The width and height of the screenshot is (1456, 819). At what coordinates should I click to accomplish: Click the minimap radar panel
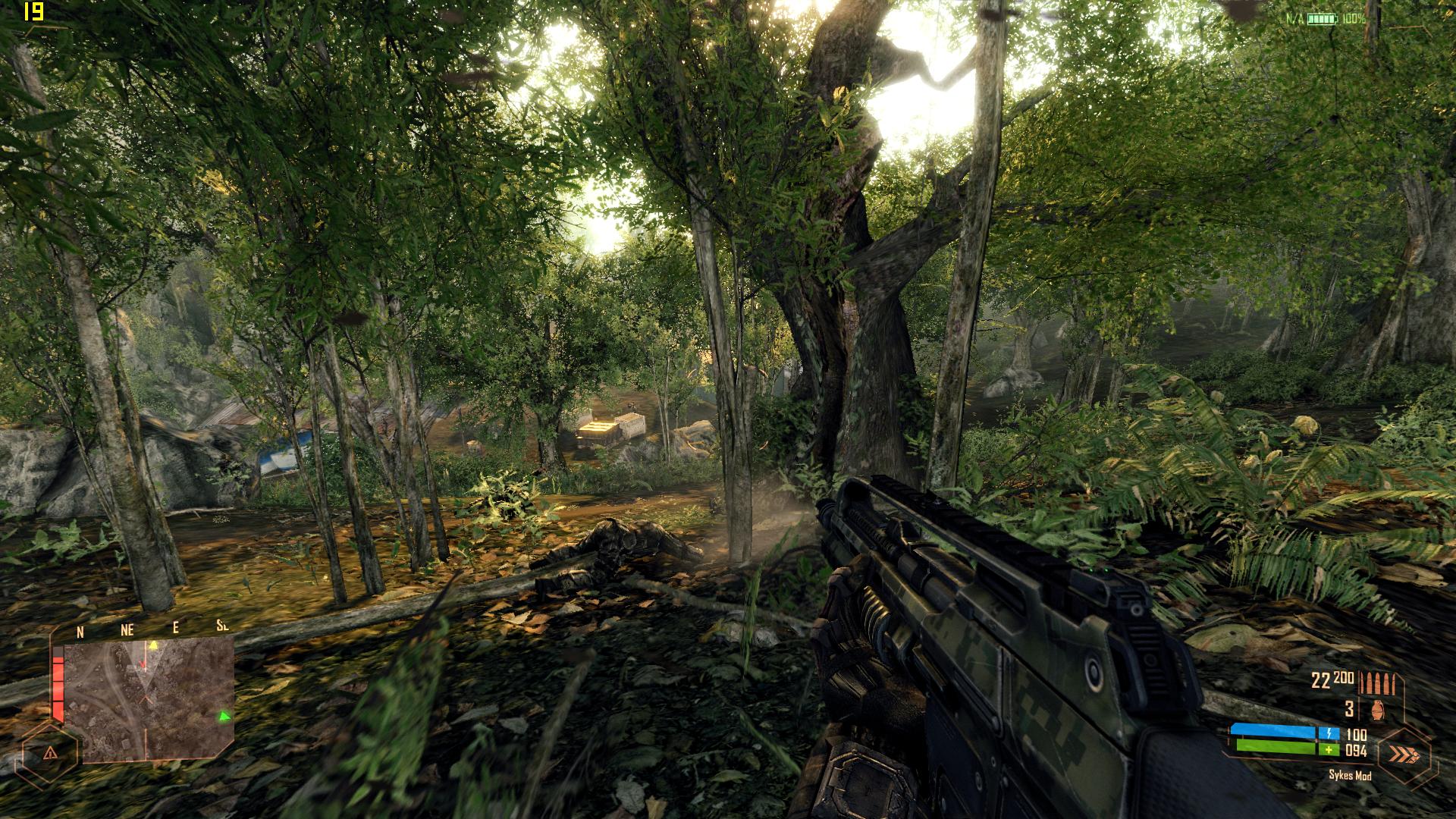coord(149,699)
